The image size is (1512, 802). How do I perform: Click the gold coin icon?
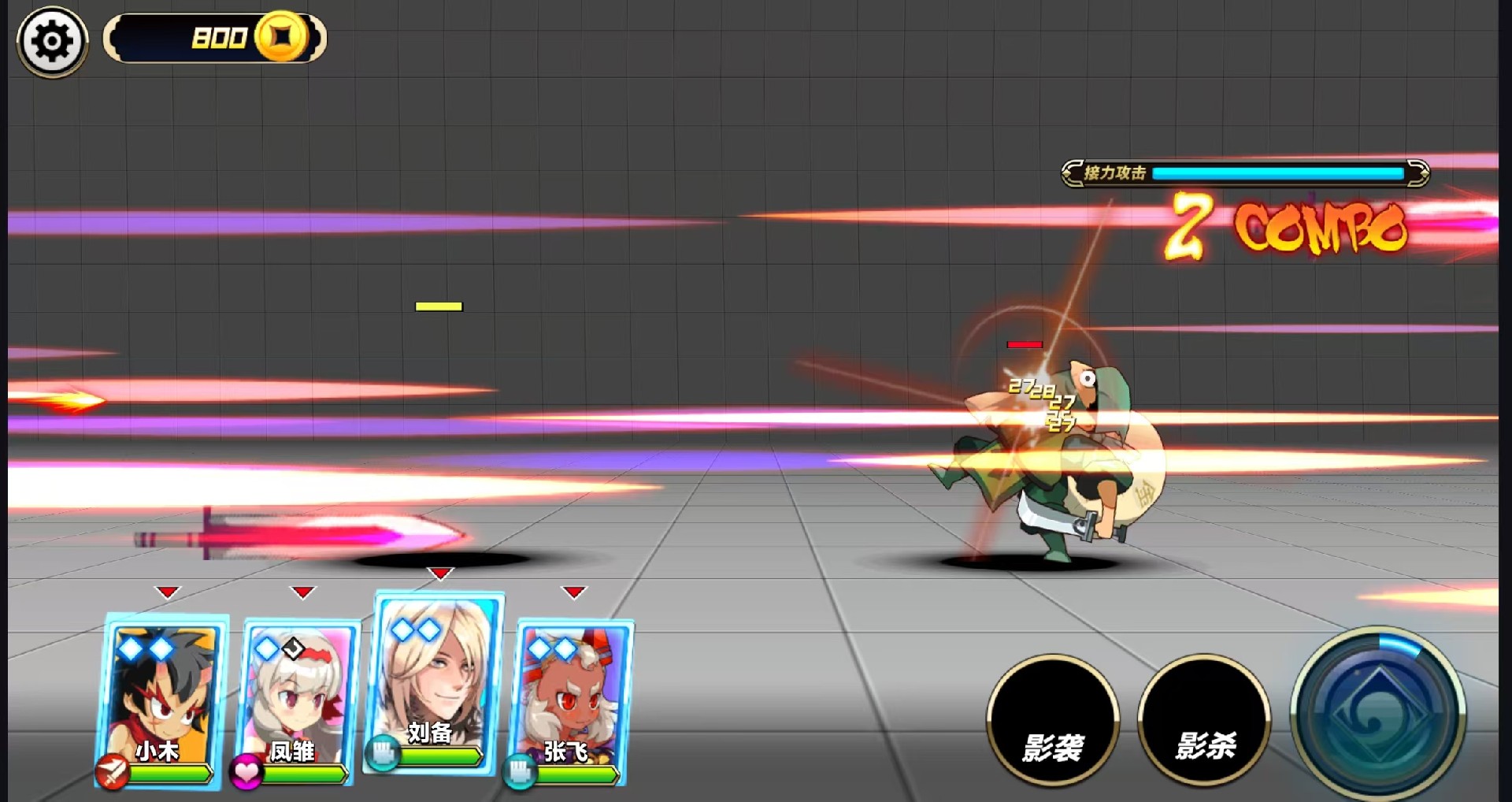coord(281,37)
